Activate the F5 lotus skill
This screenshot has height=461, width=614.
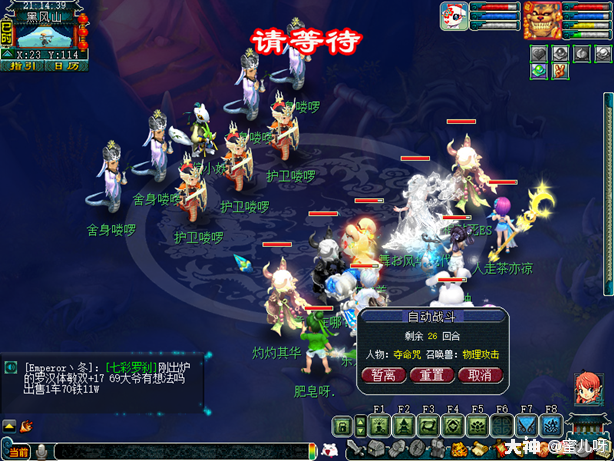(478, 425)
